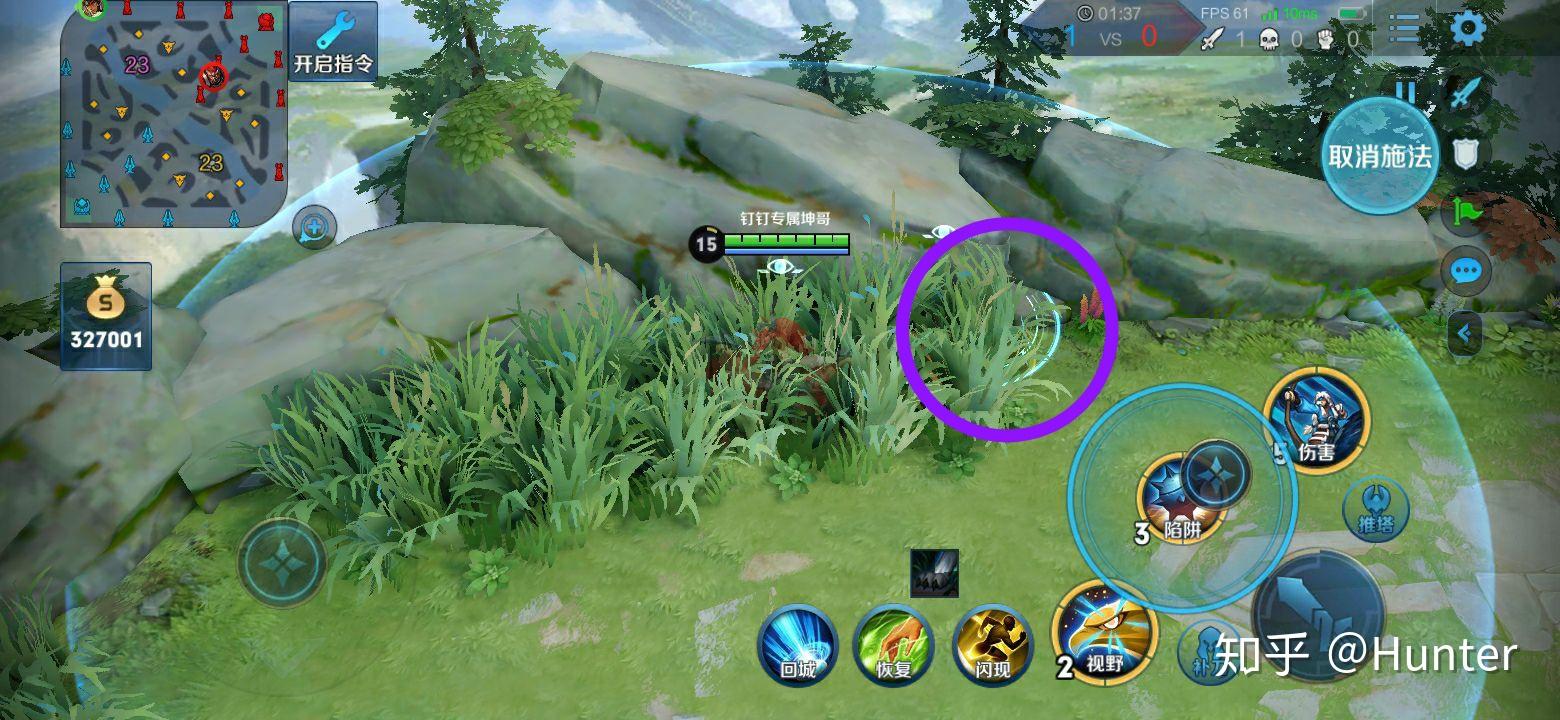The image size is (1560, 720).
Task: Select the blue sword attack signal
Action: point(1466,93)
